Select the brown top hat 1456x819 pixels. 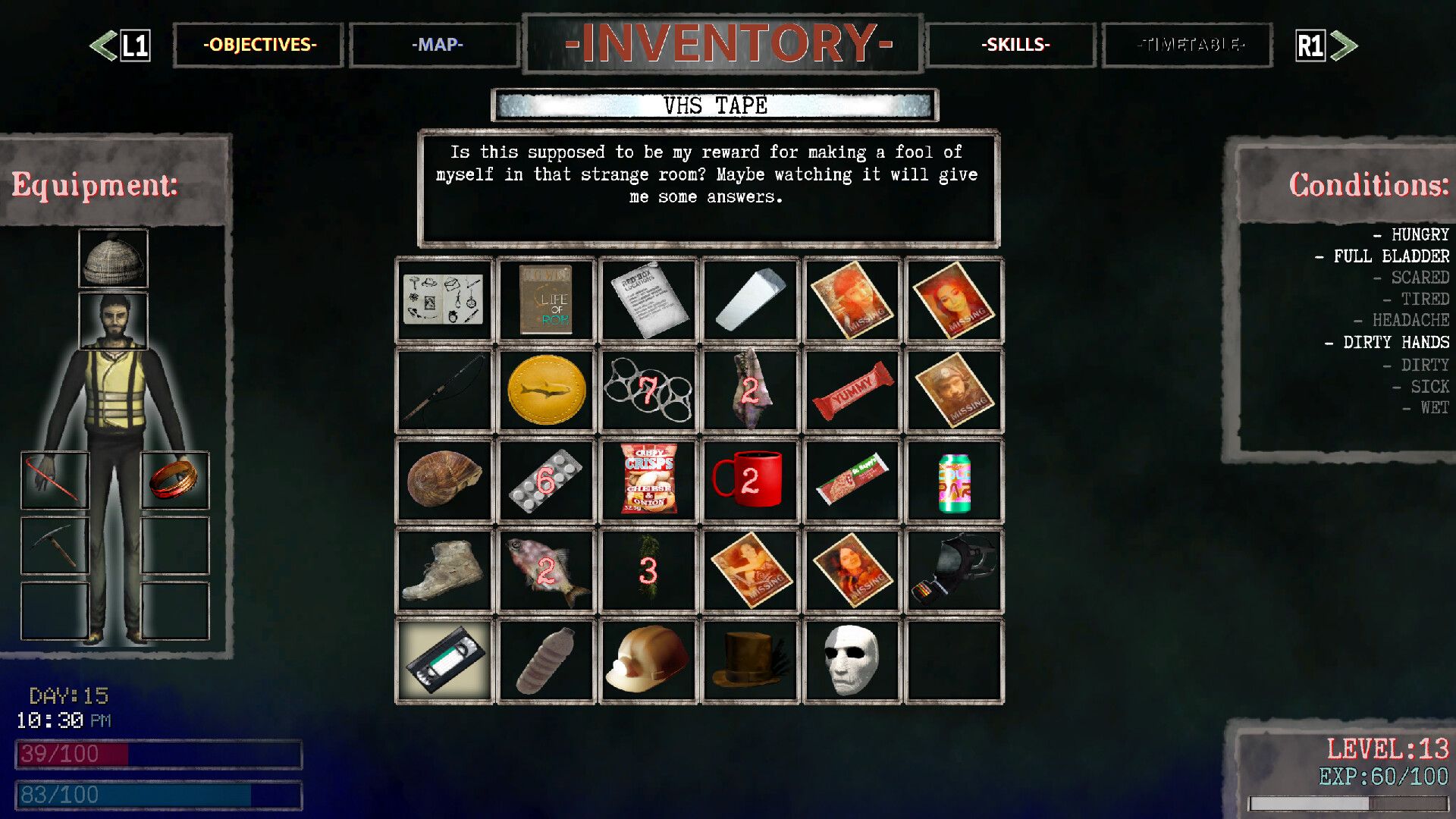tap(750, 661)
